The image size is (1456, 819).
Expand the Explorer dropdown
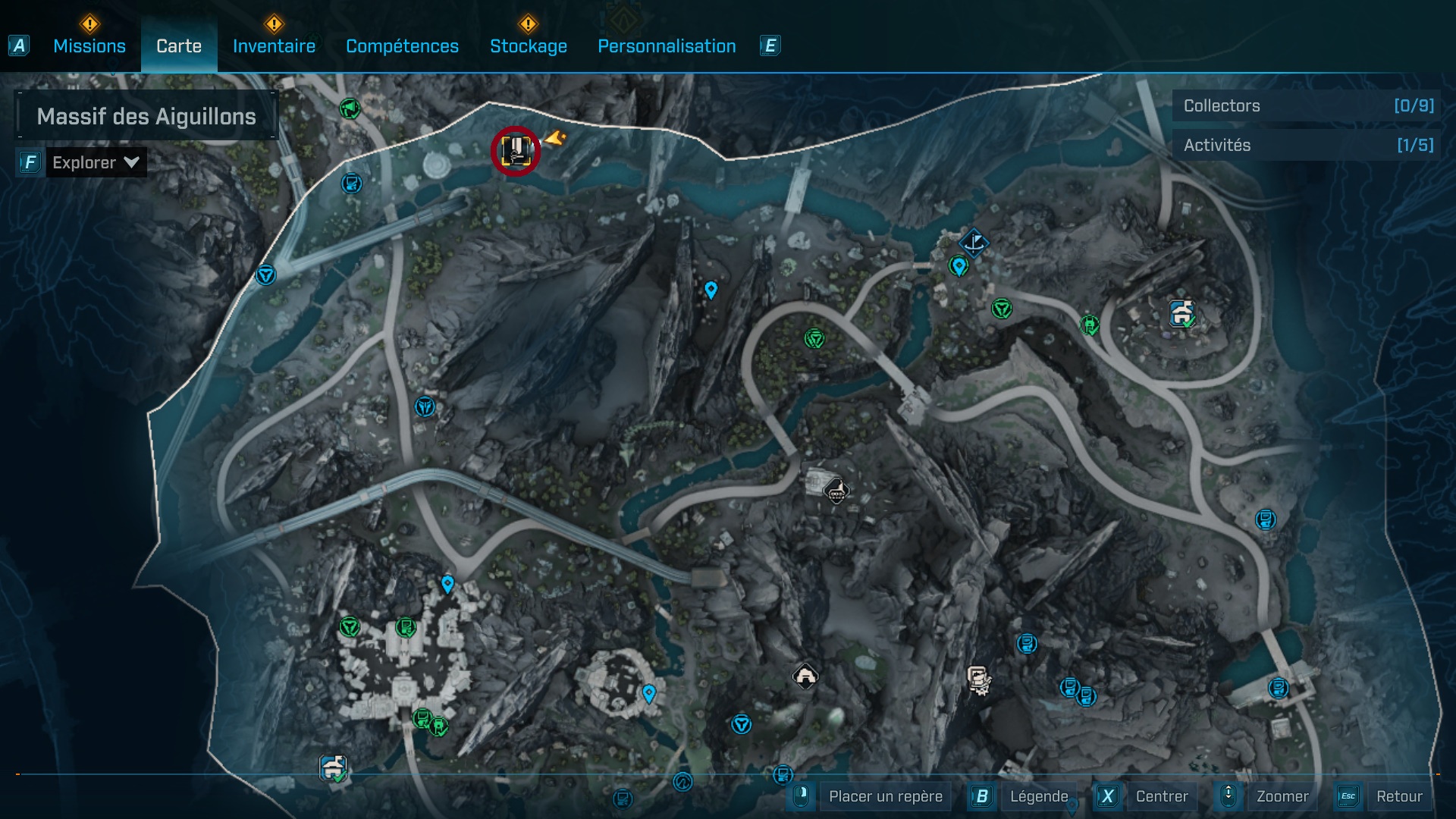95,162
